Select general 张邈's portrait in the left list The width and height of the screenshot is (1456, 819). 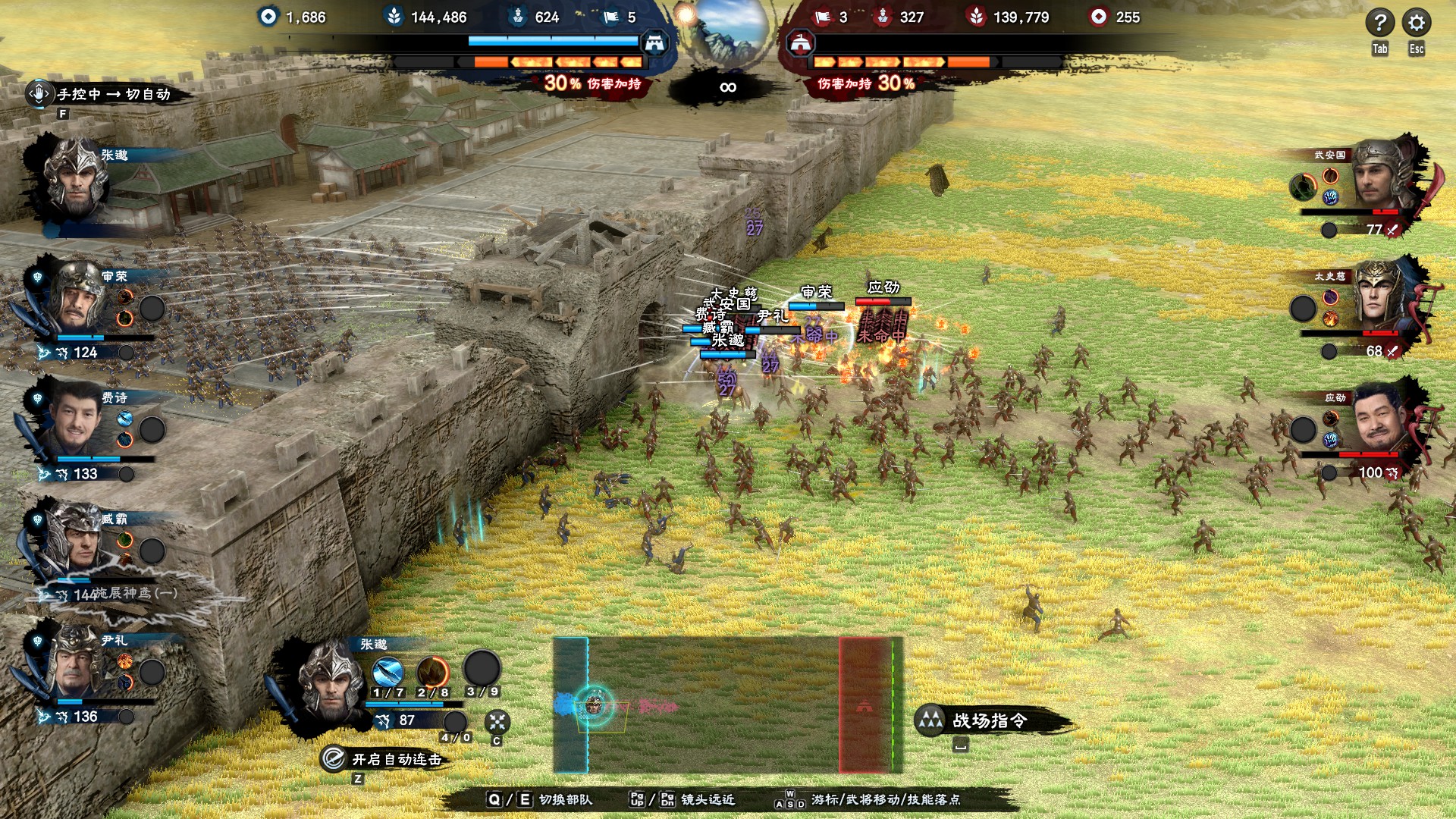(x=76, y=178)
